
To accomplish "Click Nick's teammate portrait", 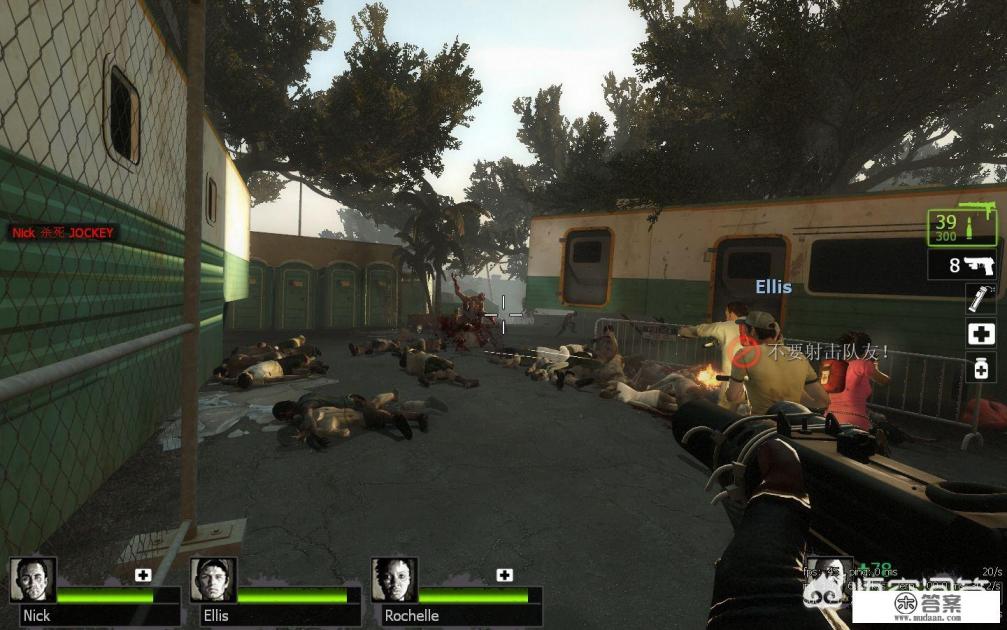I will click(33, 580).
